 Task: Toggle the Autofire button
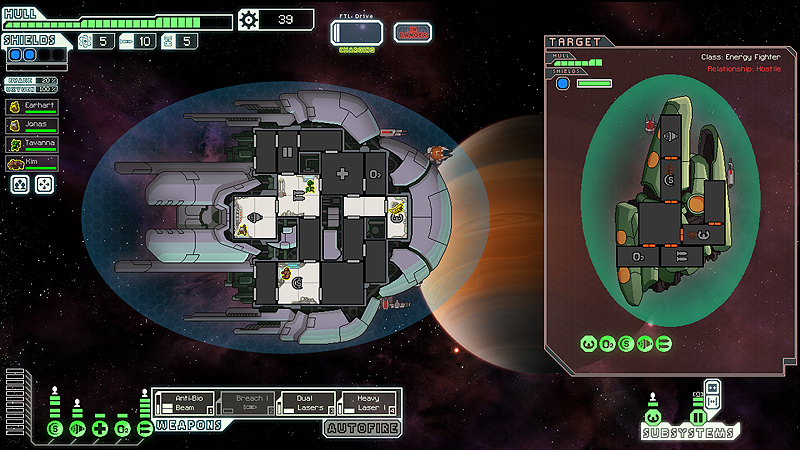click(x=361, y=429)
